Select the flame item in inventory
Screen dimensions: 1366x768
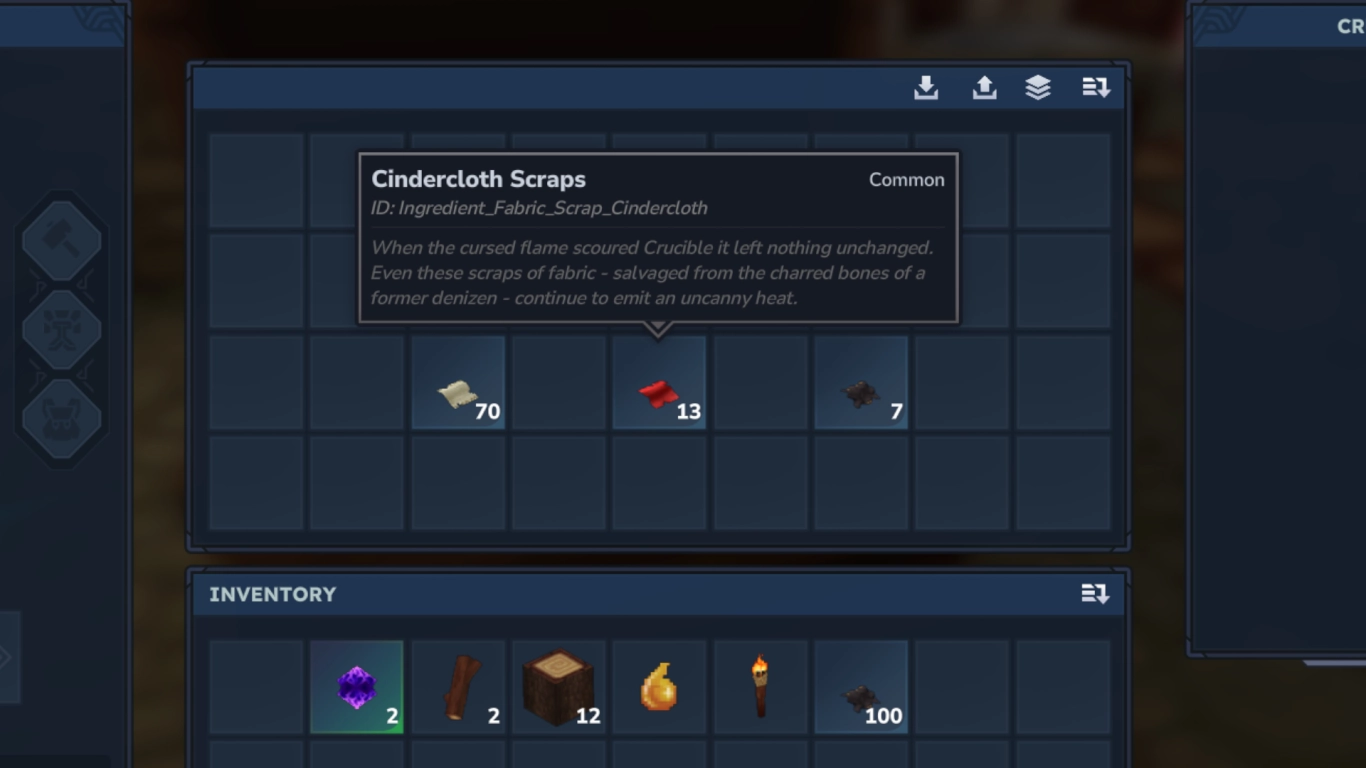click(658, 687)
